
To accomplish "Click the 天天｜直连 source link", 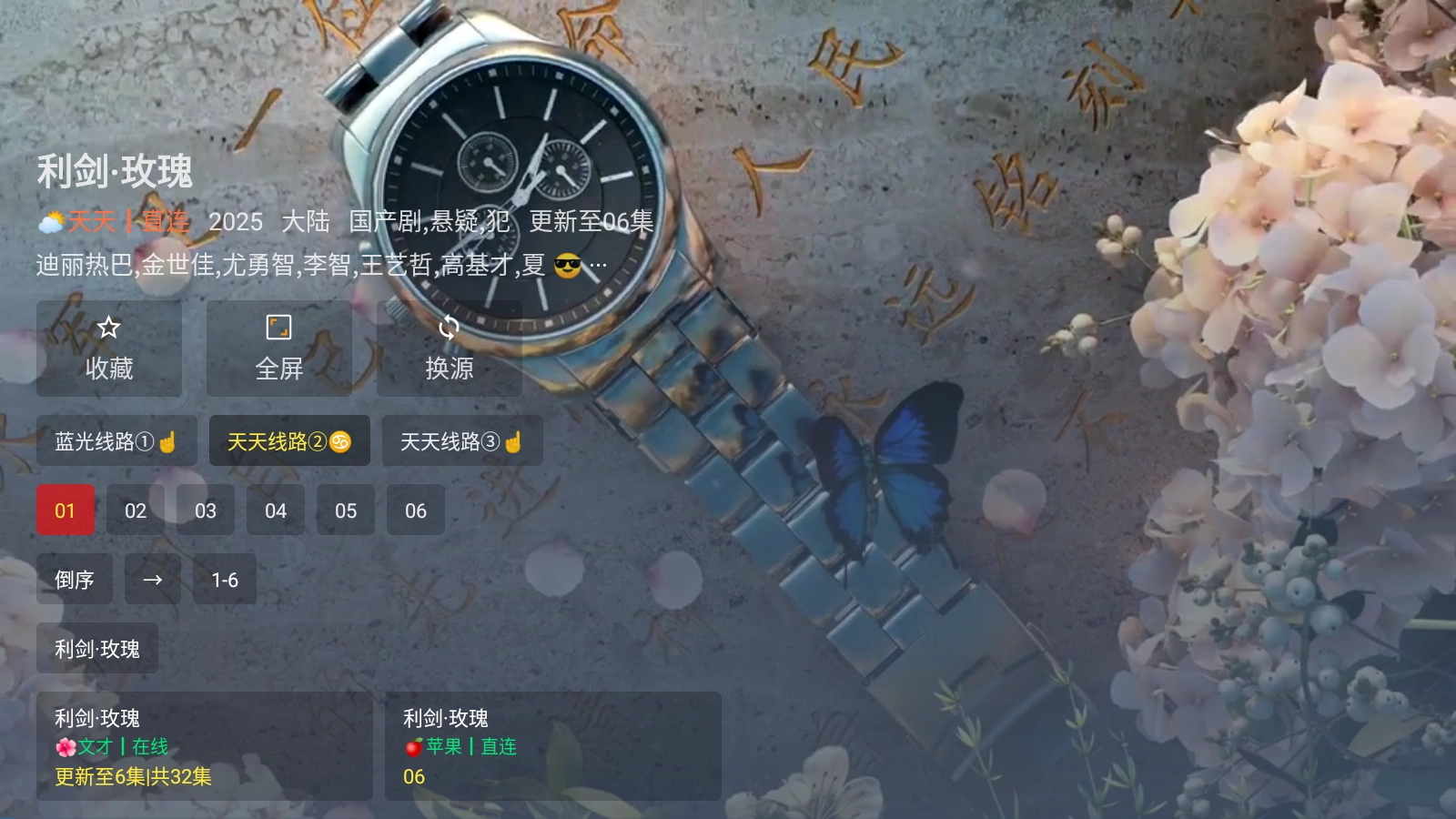I will [127, 221].
